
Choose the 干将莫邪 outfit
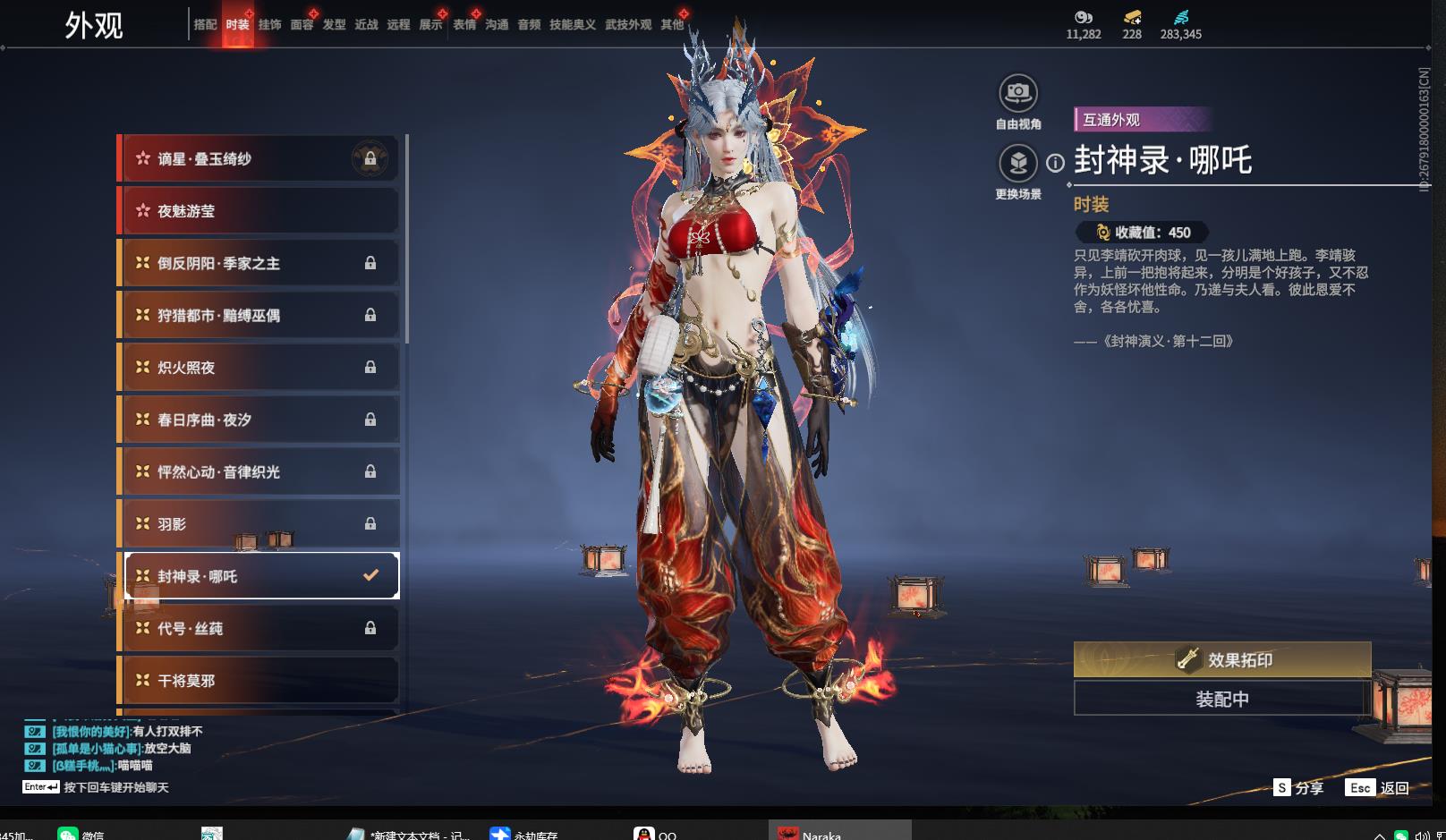[x=259, y=681]
